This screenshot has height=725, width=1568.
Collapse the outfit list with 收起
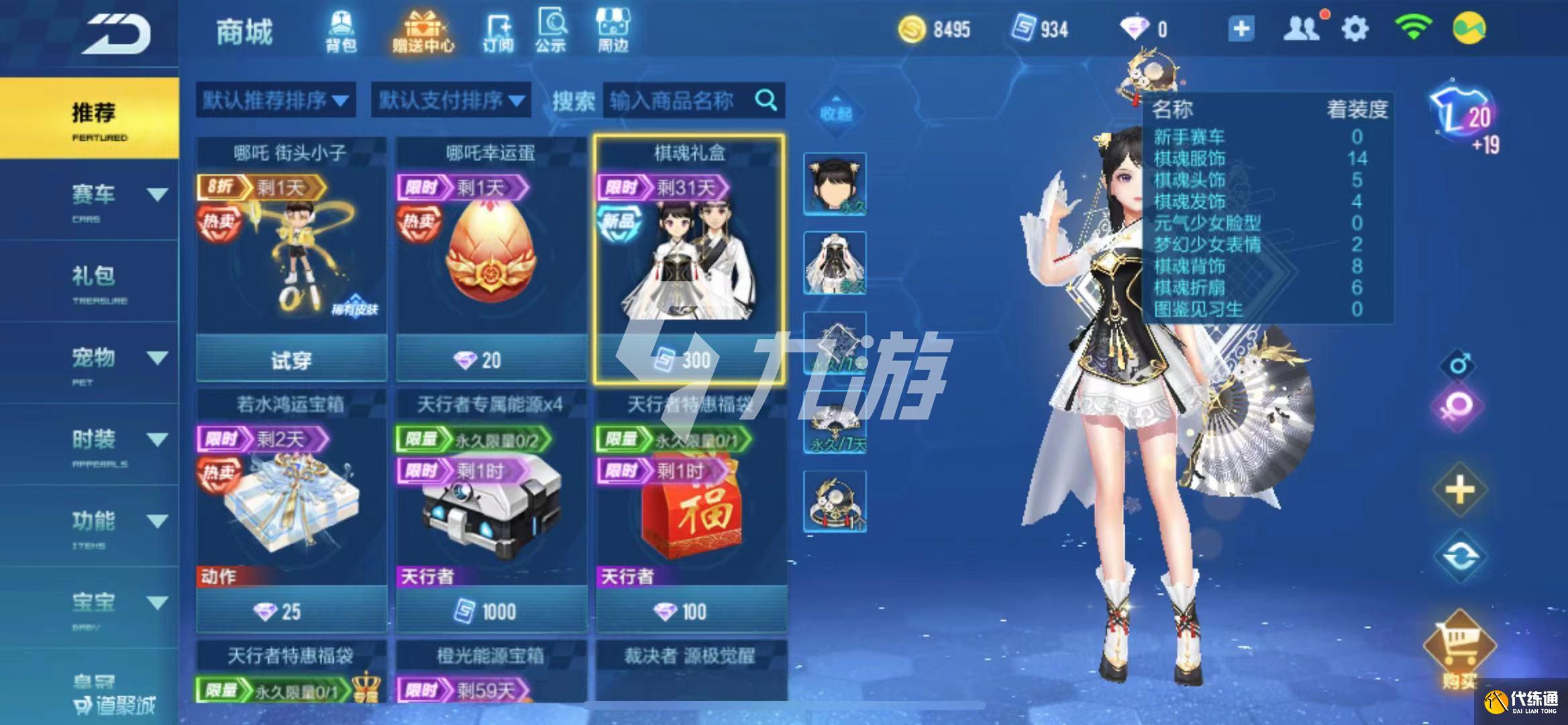835,112
